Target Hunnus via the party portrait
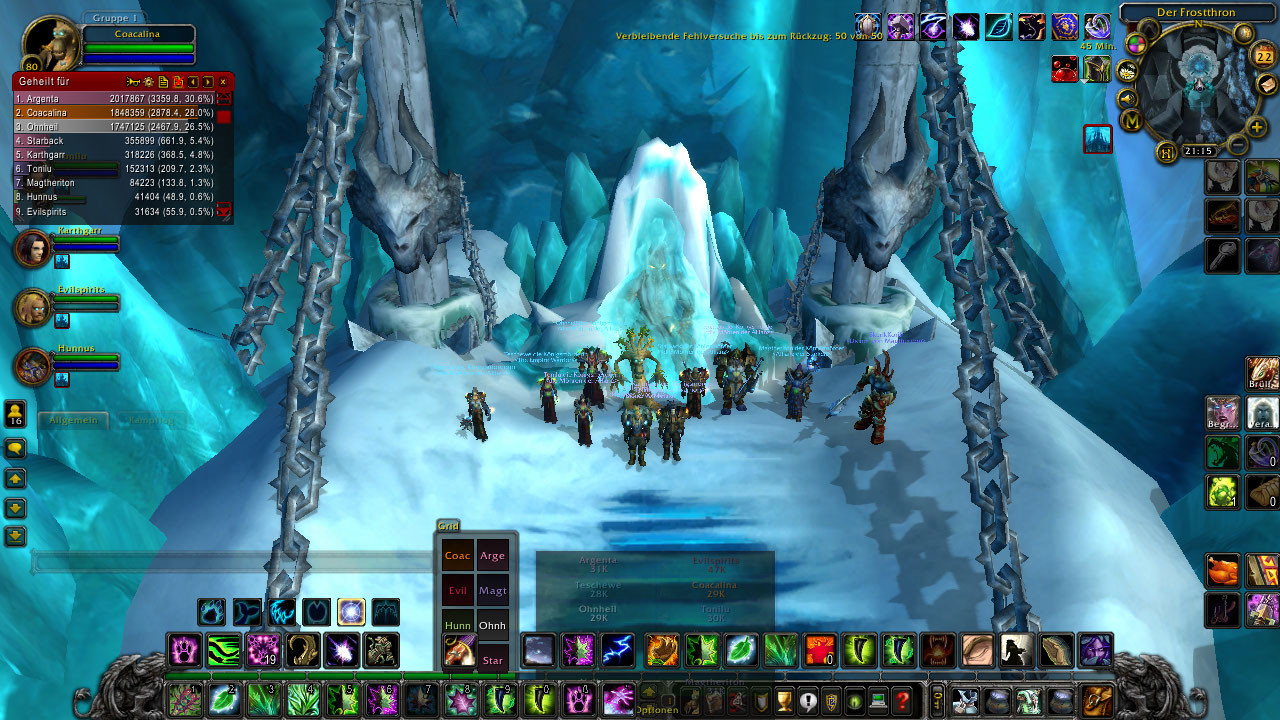This screenshot has width=1280, height=720. click(x=32, y=366)
